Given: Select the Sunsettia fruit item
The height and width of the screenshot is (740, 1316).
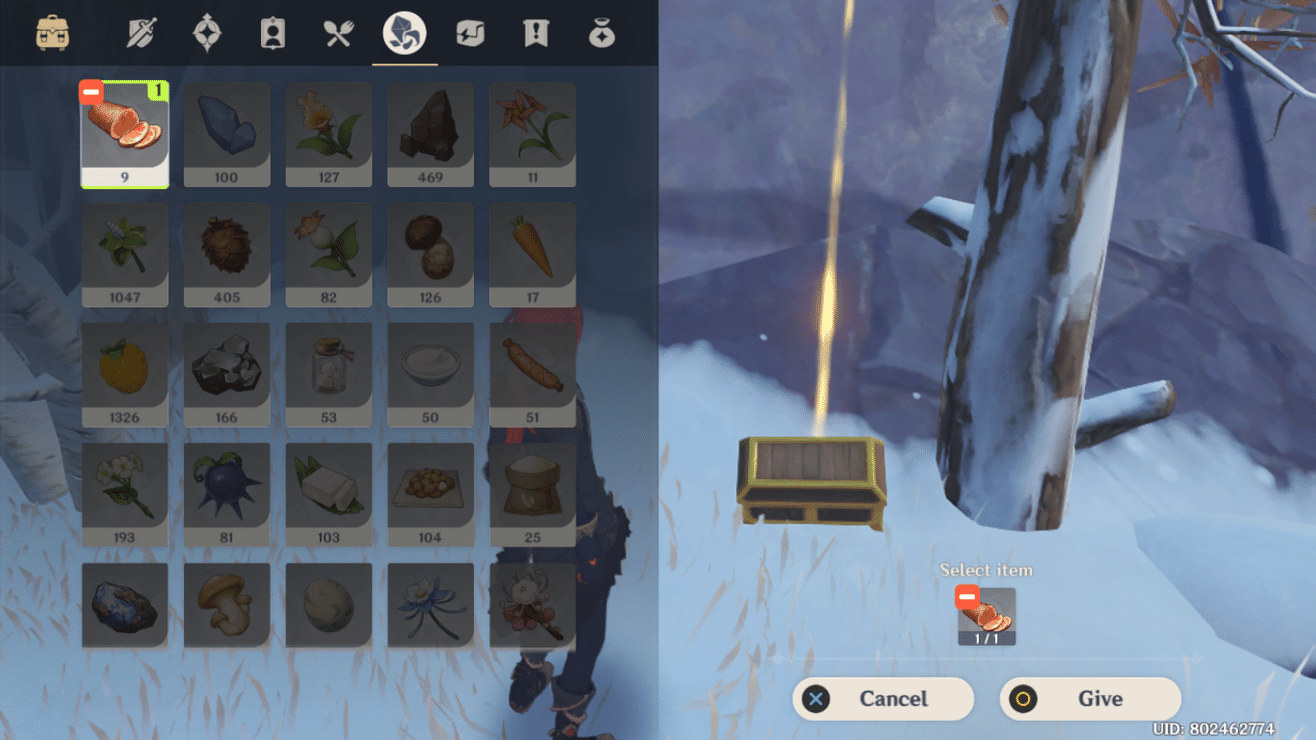Looking at the screenshot, I should coord(124,373).
